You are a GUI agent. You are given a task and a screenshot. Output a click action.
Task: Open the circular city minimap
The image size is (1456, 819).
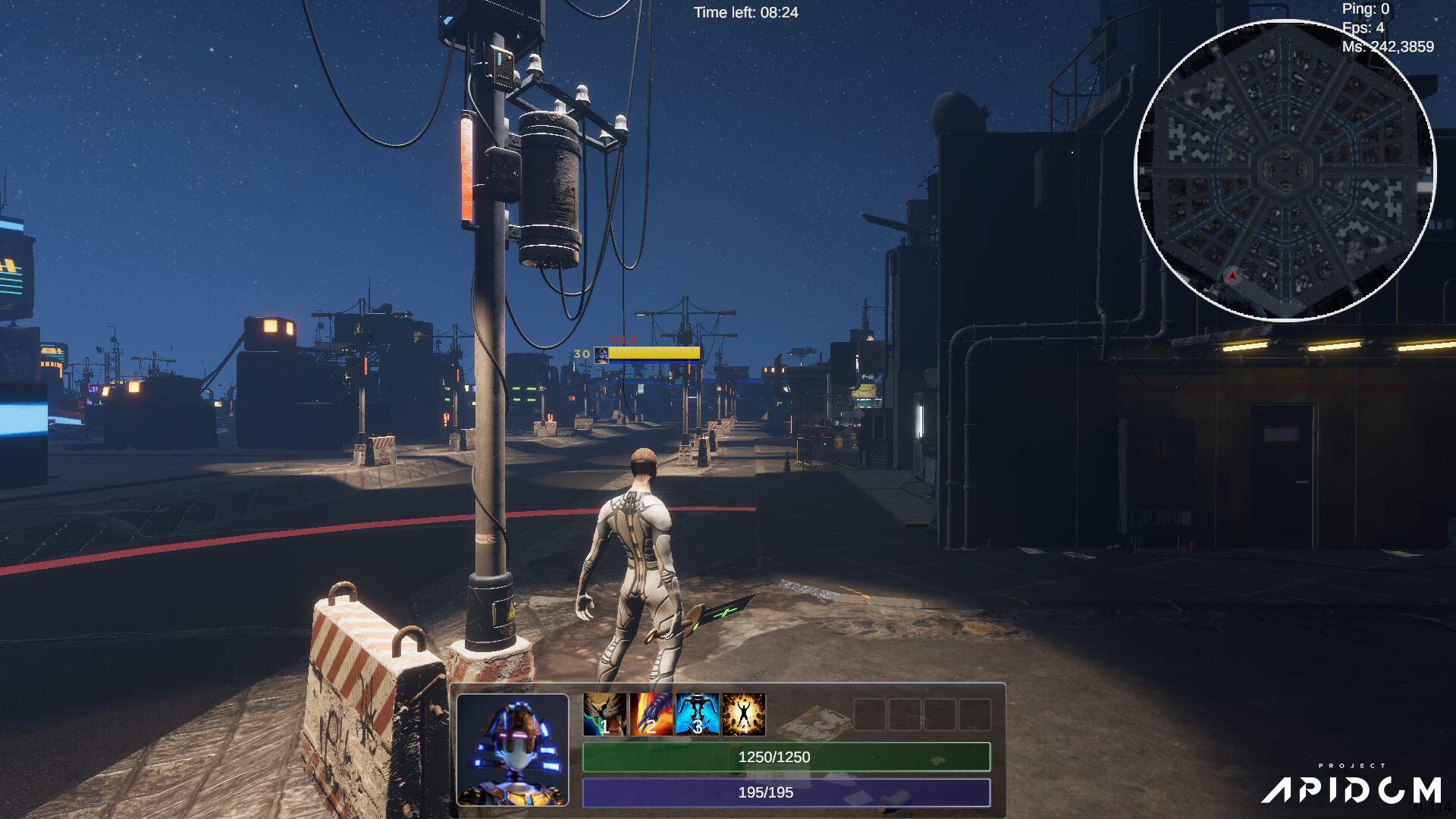coord(1285,170)
